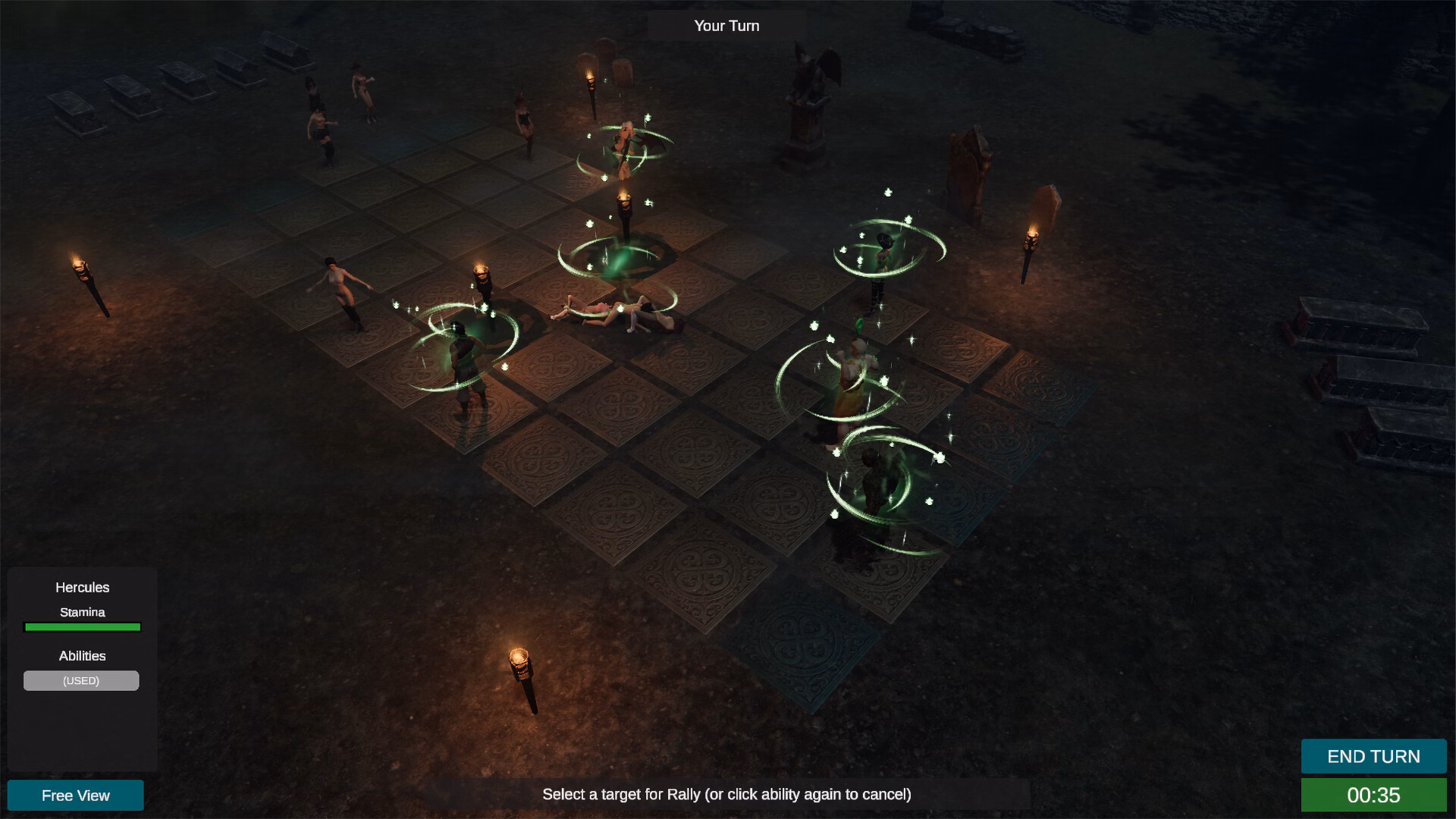Click the used ability button under Abilities
The image size is (1456, 819).
tap(81, 680)
